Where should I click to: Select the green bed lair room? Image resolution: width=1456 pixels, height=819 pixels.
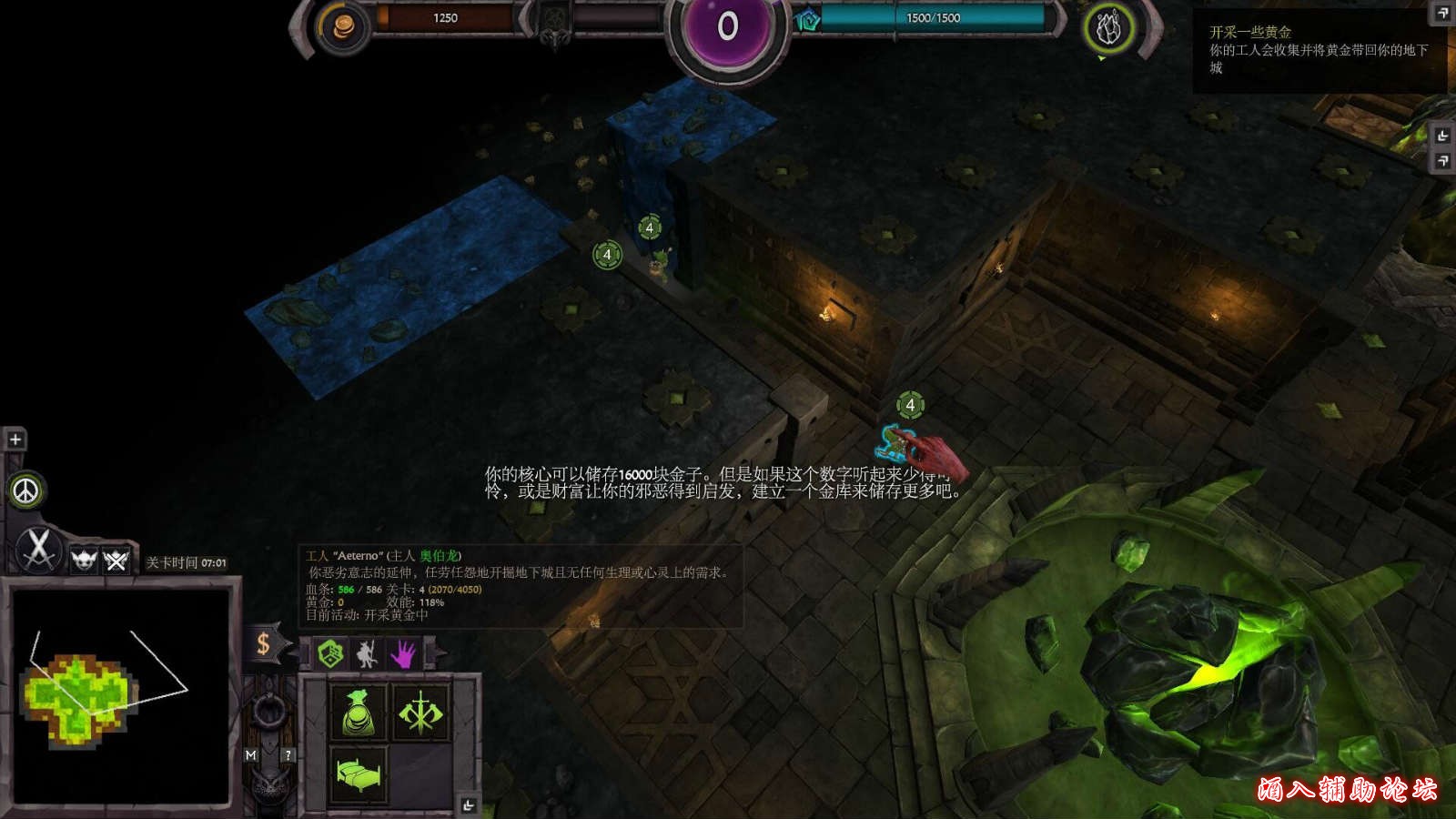pyautogui.click(x=359, y=774)
